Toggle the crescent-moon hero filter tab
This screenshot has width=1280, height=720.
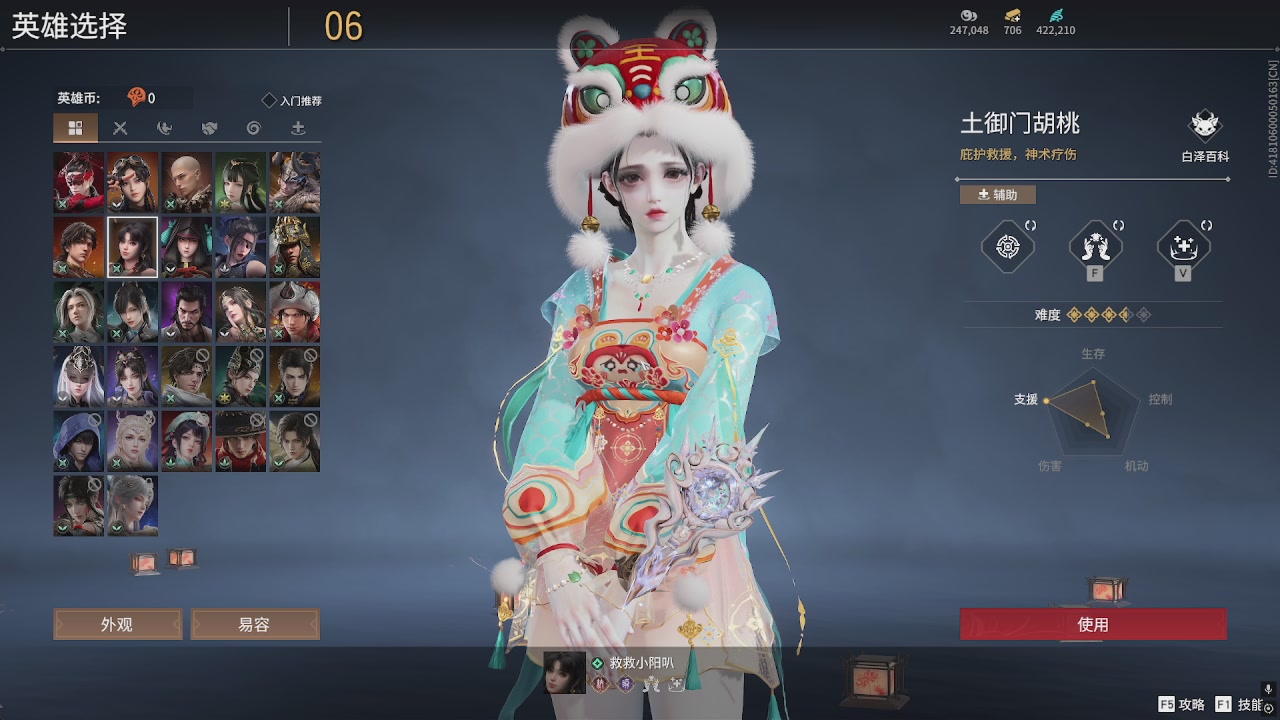tap(164, 128)
